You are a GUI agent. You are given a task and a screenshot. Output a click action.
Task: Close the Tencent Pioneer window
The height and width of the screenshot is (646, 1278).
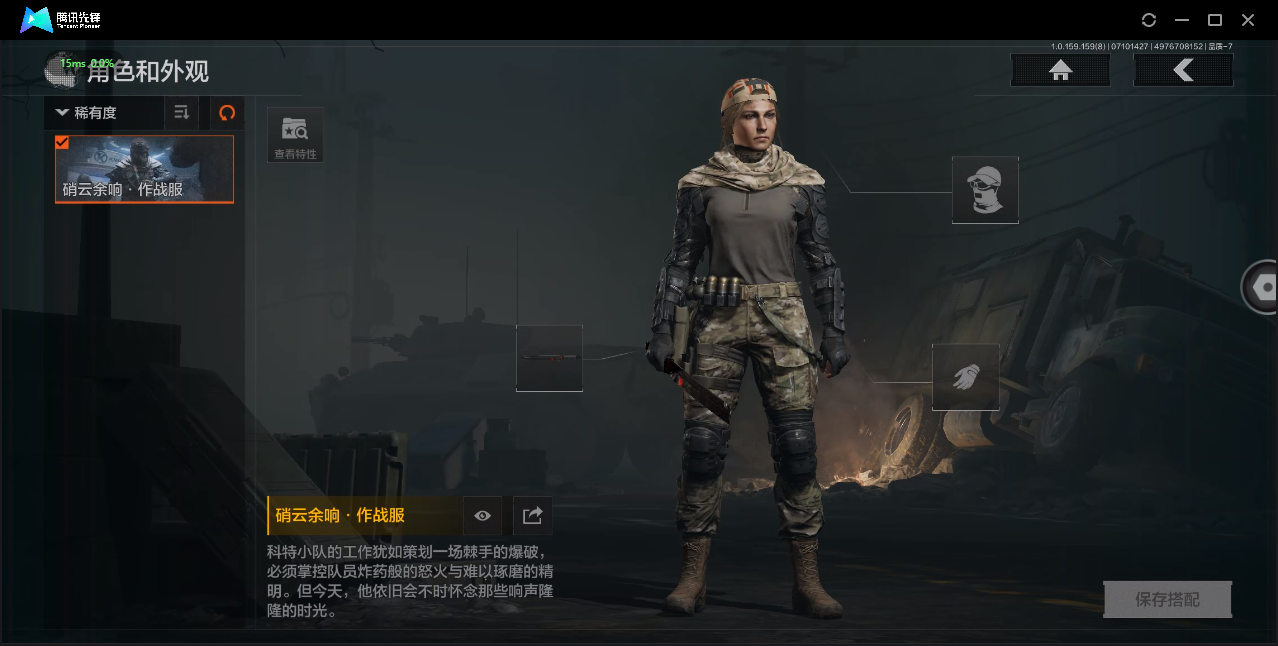point(1248,20)
